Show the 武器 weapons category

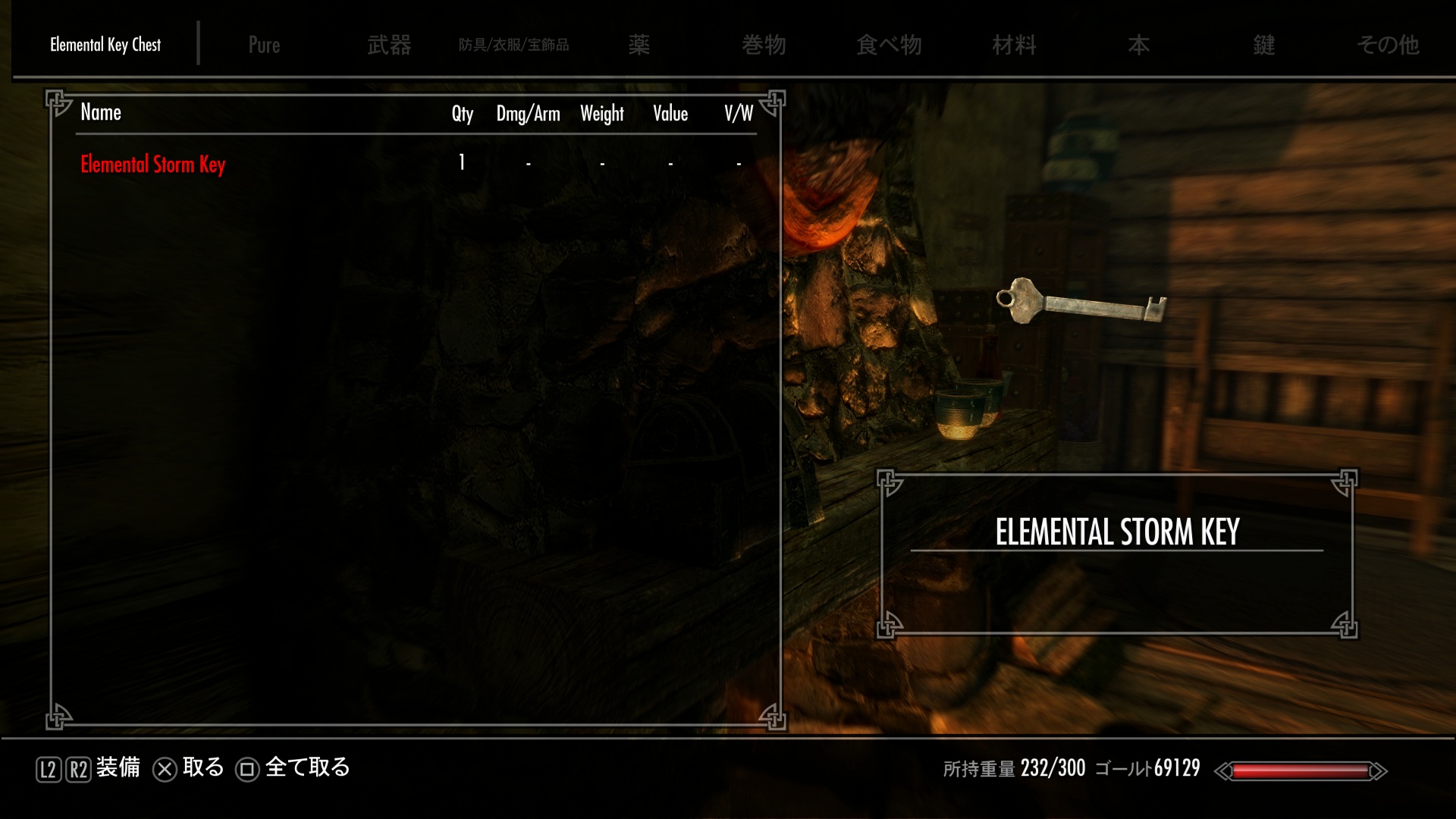click(389, 45)
